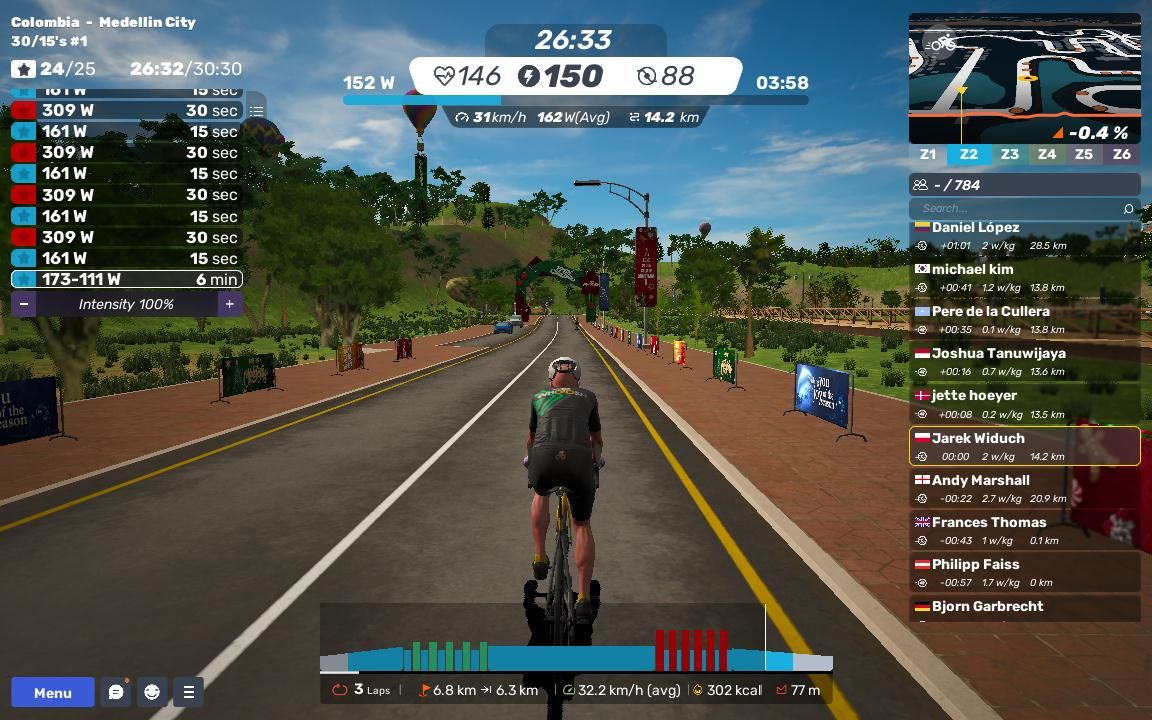Screen dimensions: 1152x720
Task: Choose Joshua Tanuwijaya from nearby riders
Action: click(x=1024, y=362)
